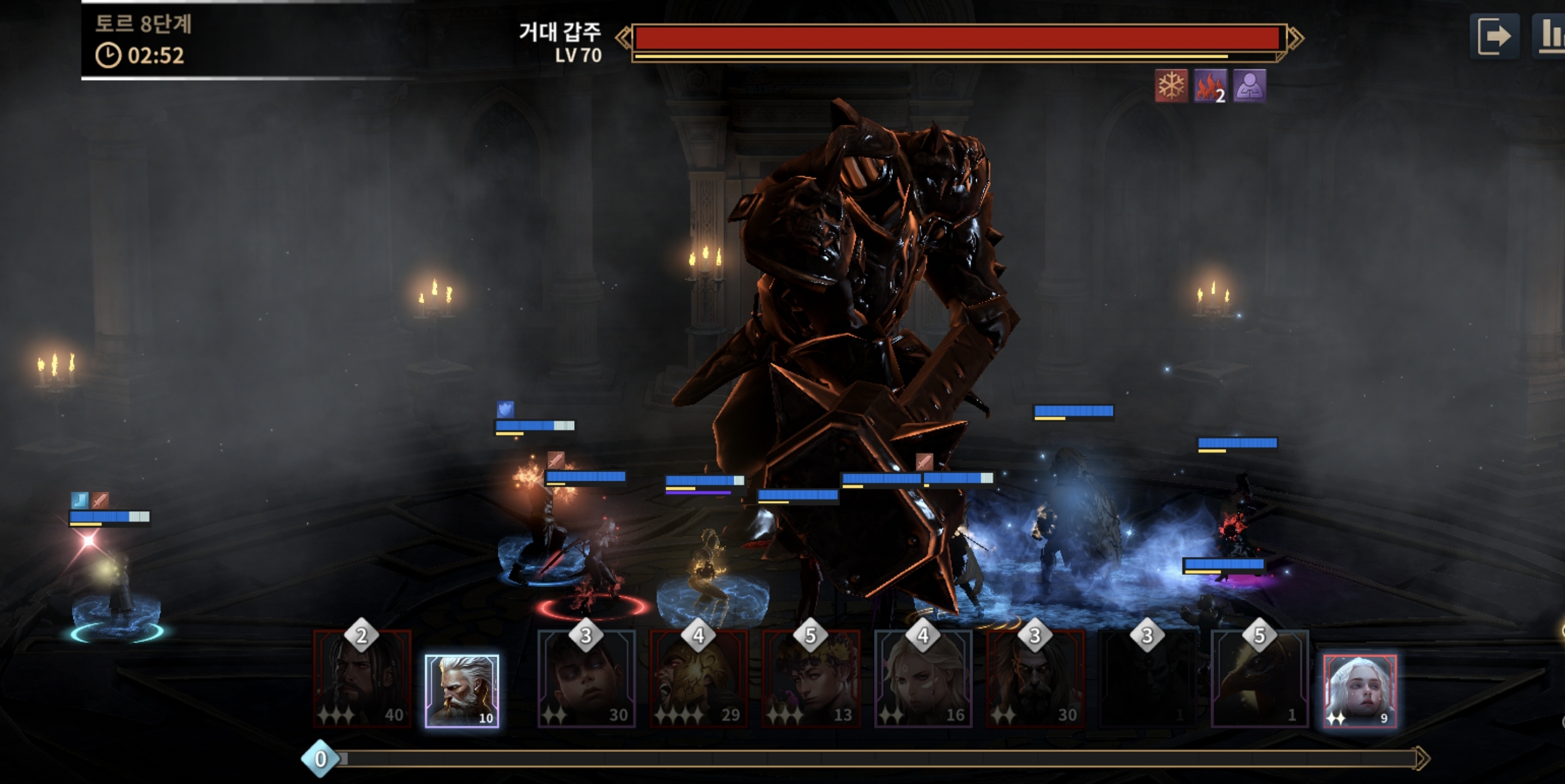The width and height of the screenshot is (1565, 784).
Task: Choose the highlighted white-haired girl card
Action: 1360,690
